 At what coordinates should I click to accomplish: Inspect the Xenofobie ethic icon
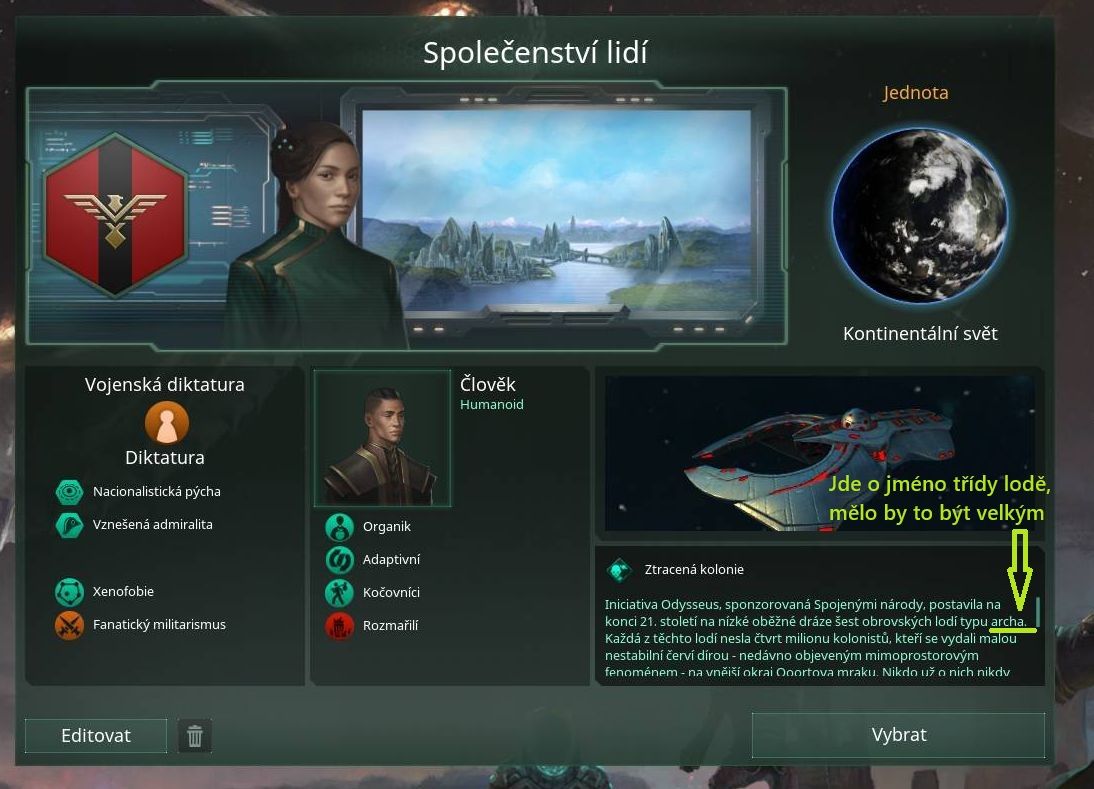click(69, 592)
